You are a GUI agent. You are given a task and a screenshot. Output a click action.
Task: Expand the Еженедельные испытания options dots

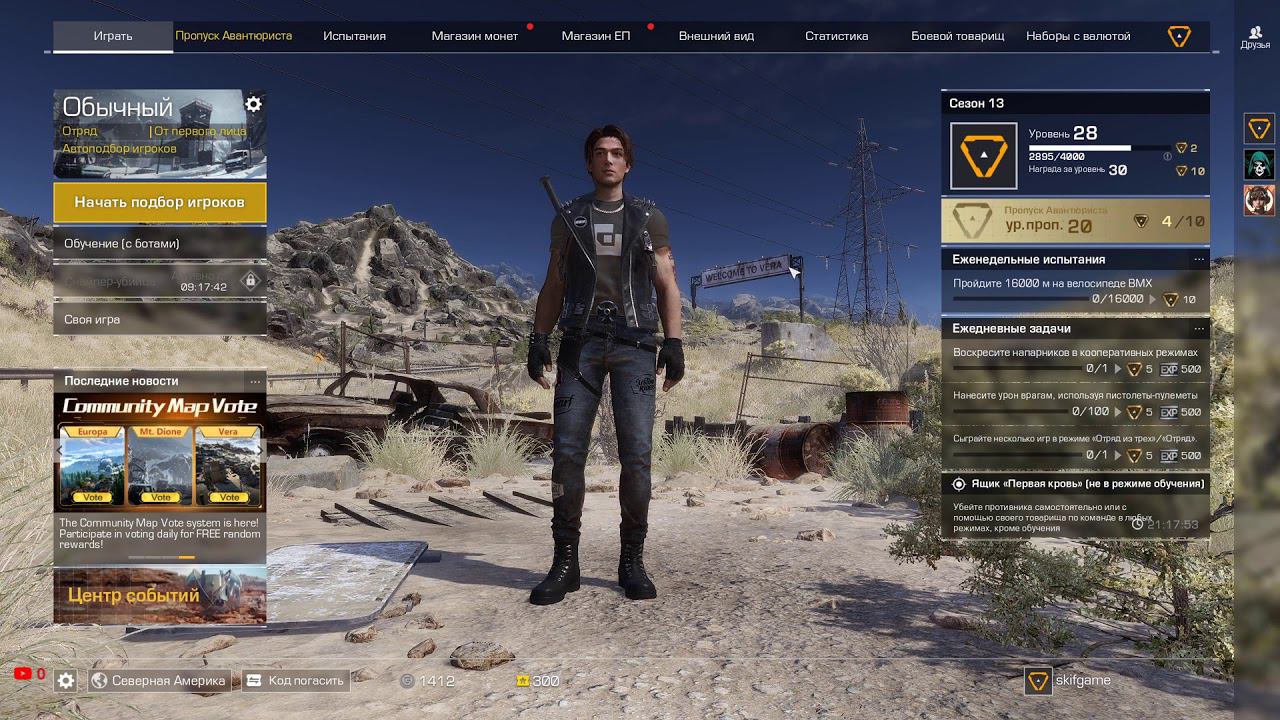(1199, 260)
